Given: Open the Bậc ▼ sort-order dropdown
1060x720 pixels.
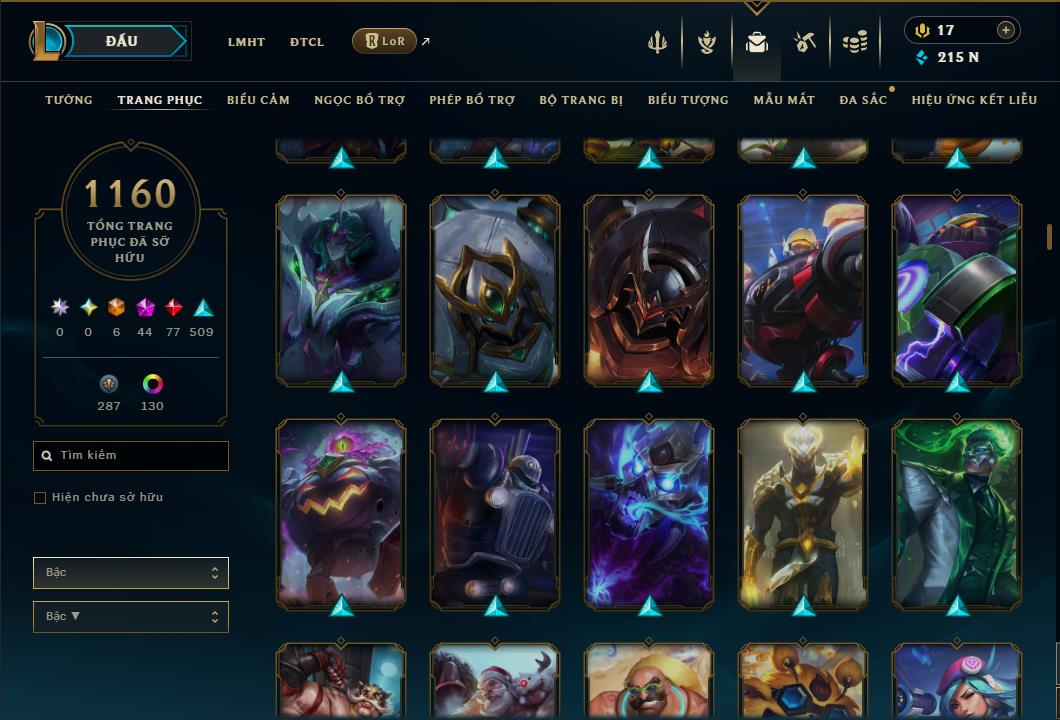Looking at the screenshot, I should coord(131,617).
